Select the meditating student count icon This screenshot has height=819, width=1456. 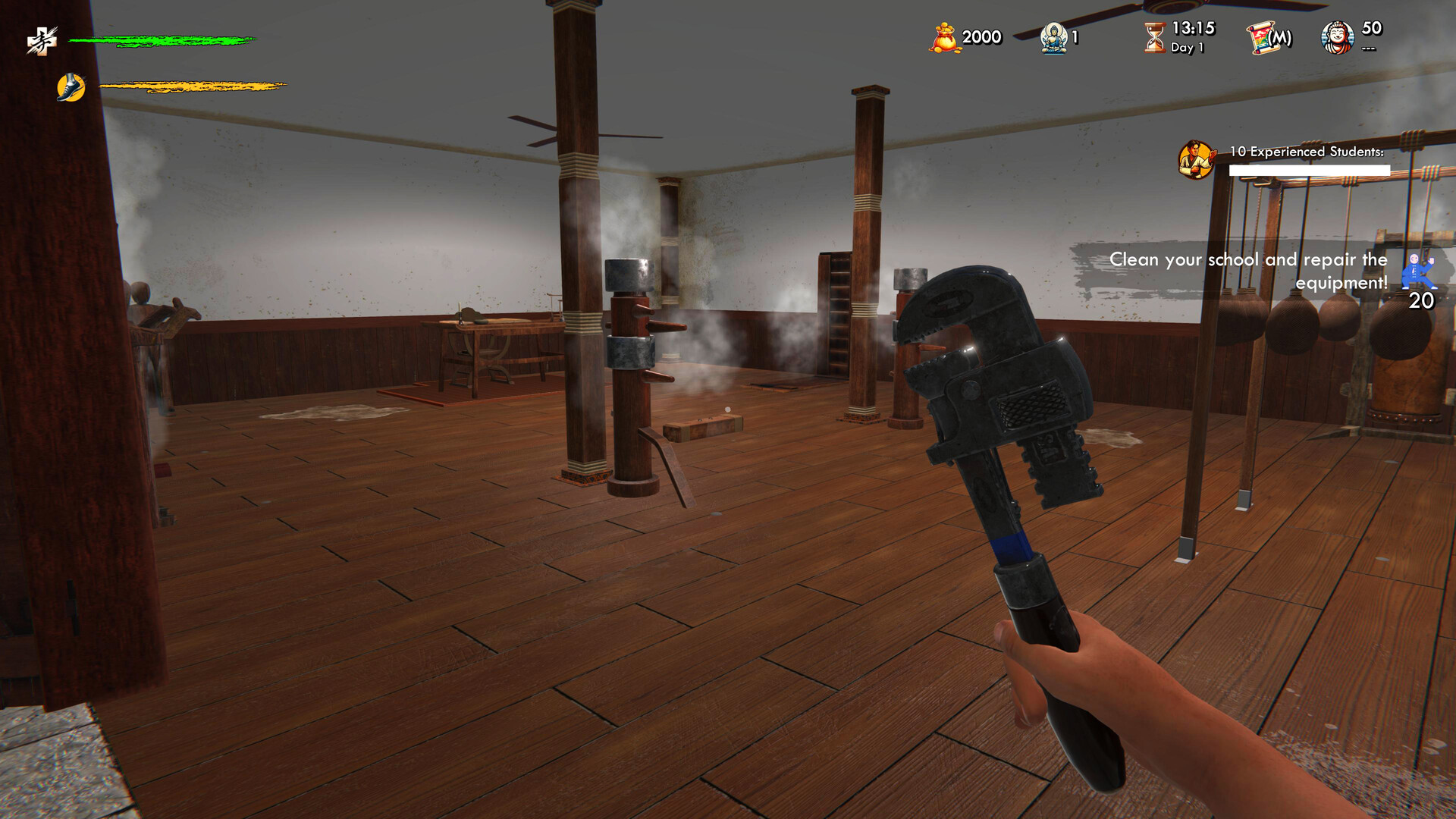pos(1054,38)
